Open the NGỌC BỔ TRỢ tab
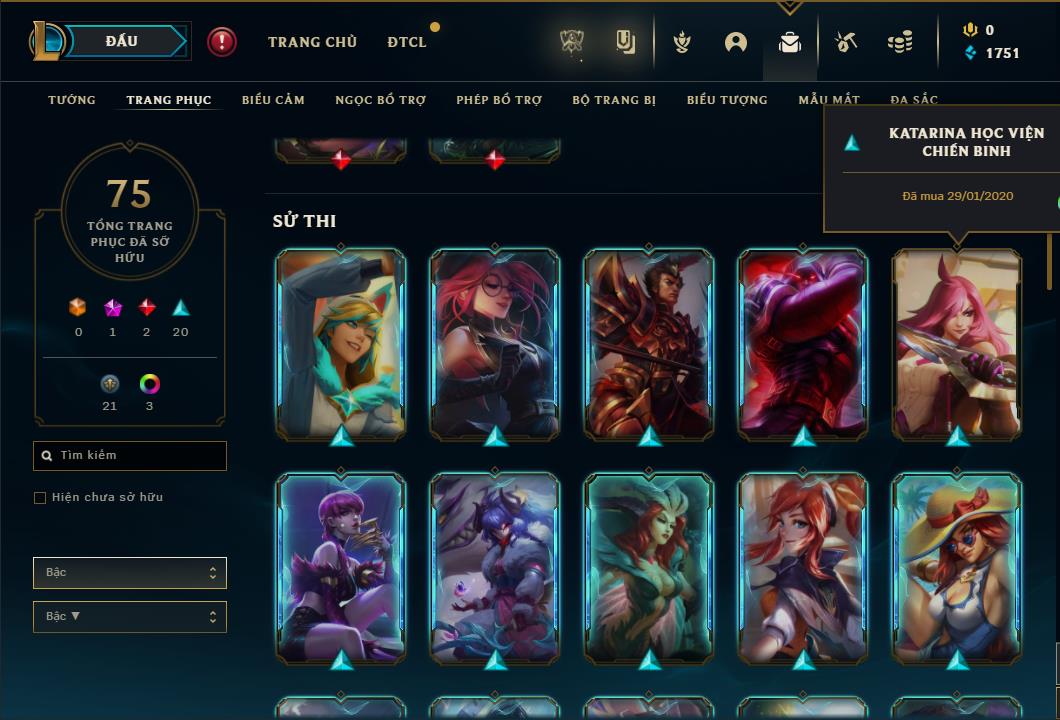 (x=380, y=100)
